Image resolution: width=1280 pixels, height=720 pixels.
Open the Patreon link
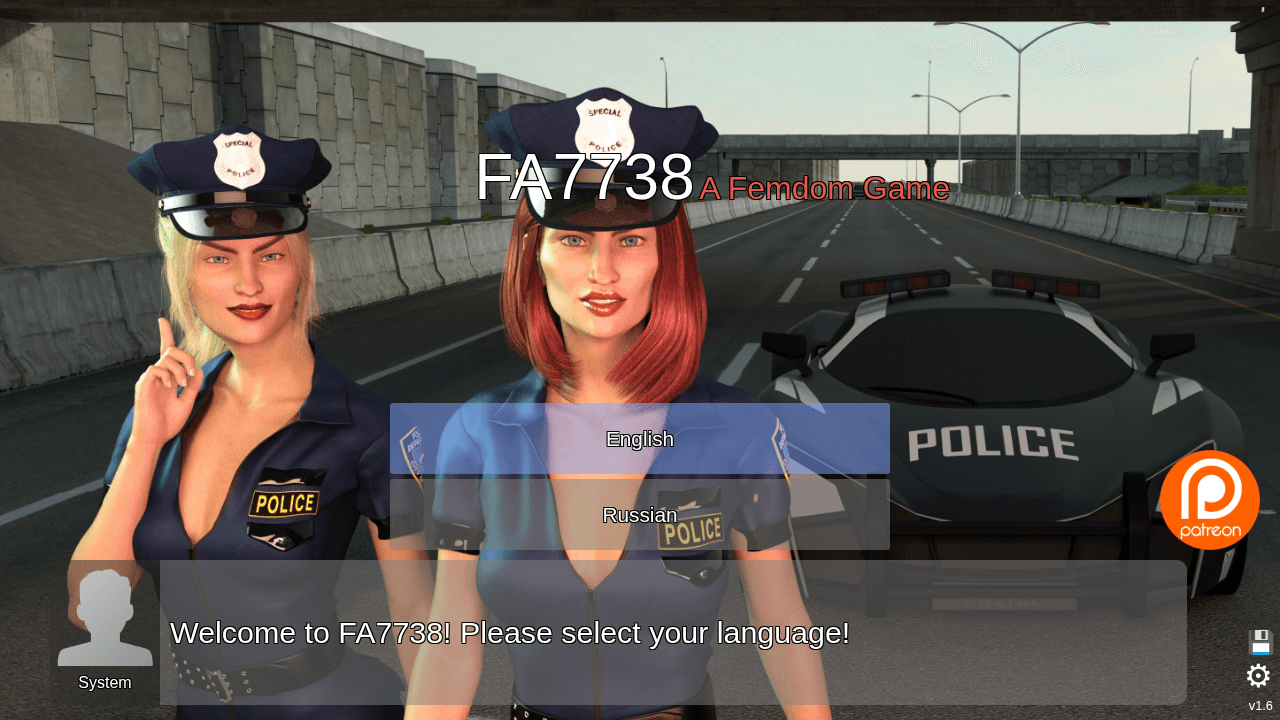coord(1210,500)
